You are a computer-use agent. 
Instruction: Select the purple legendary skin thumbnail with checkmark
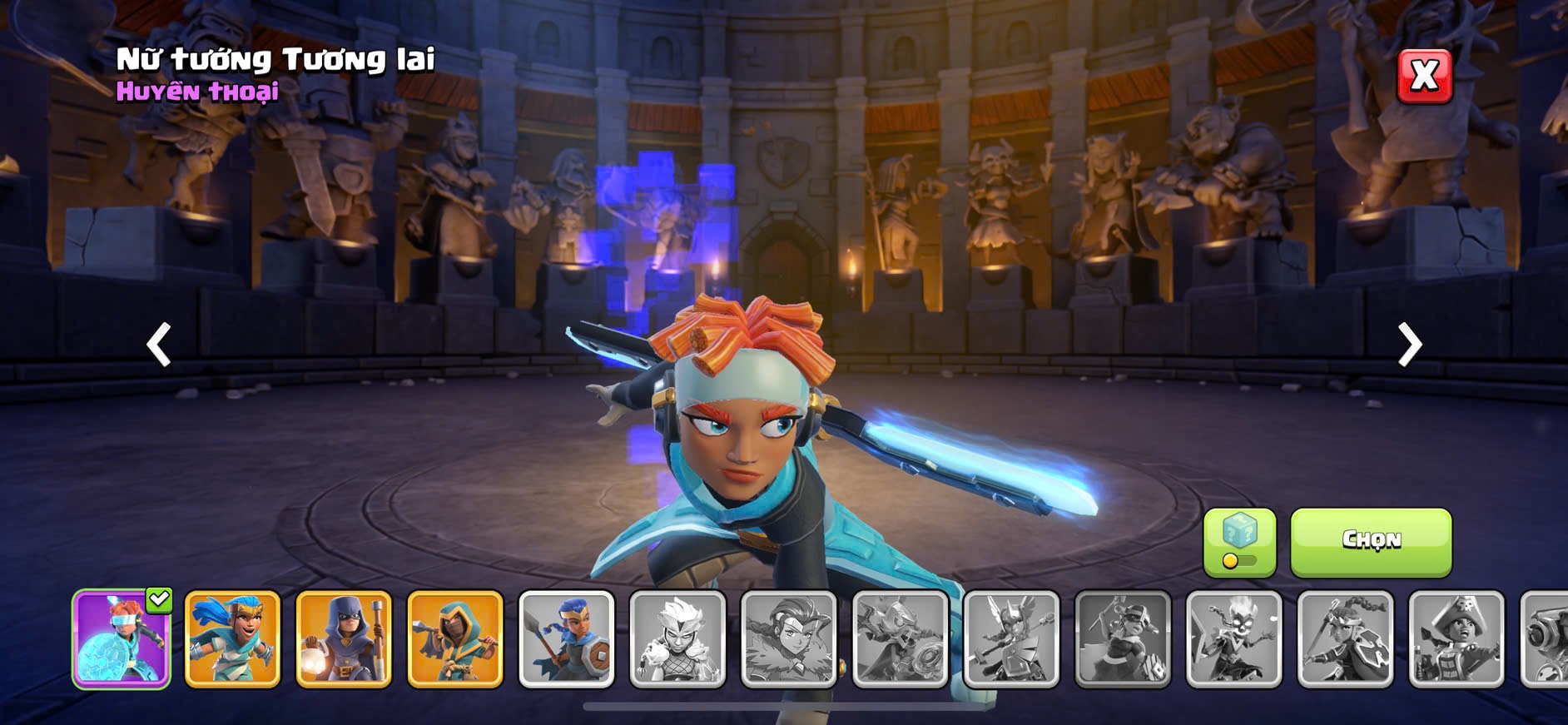[122, 638]
